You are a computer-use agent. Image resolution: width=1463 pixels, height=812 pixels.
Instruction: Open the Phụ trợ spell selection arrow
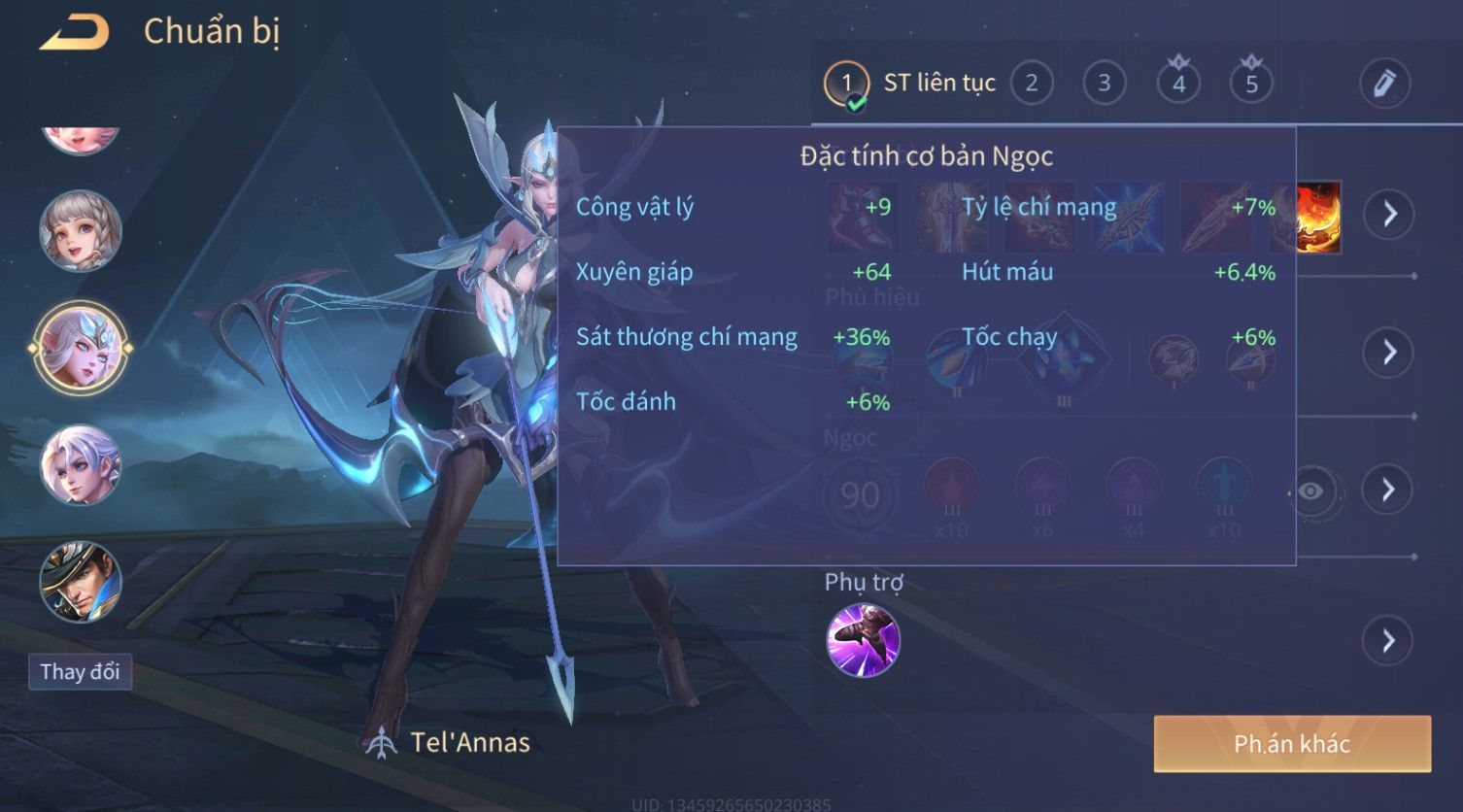1389,640
